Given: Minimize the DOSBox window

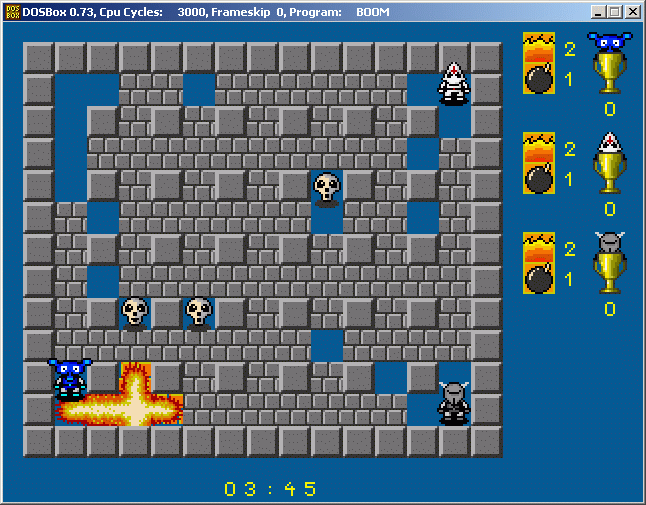Looking at the screenshot, I should (598, 12).
